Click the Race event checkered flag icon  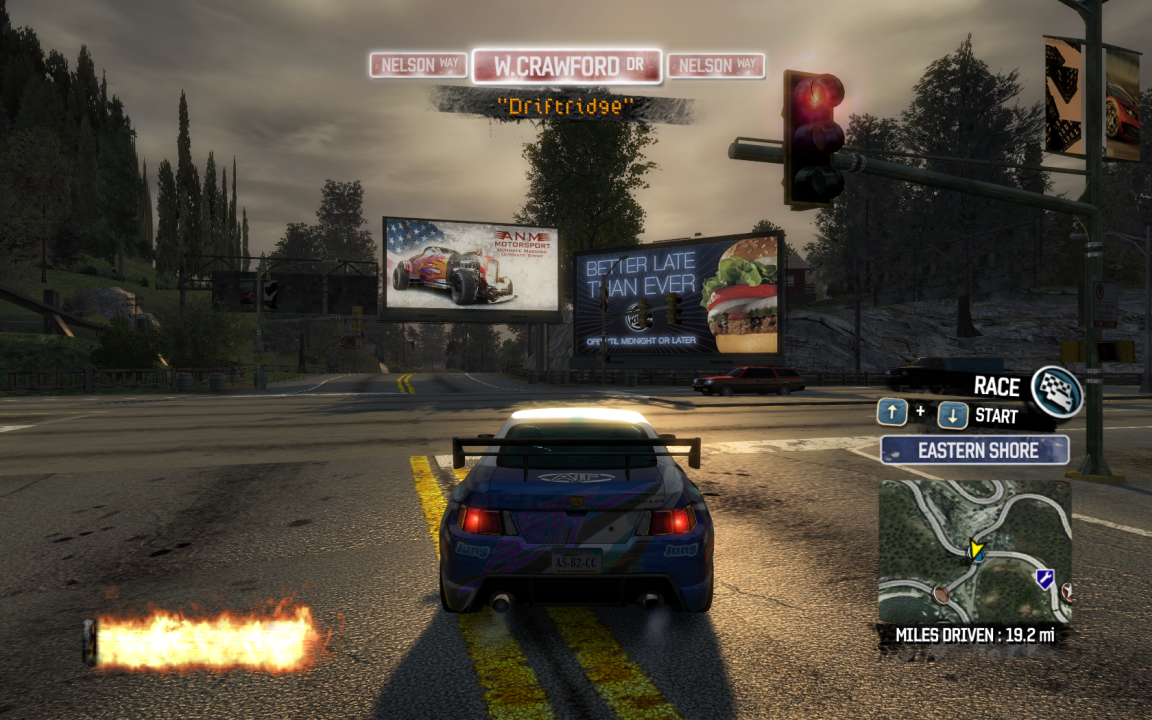1056,390
